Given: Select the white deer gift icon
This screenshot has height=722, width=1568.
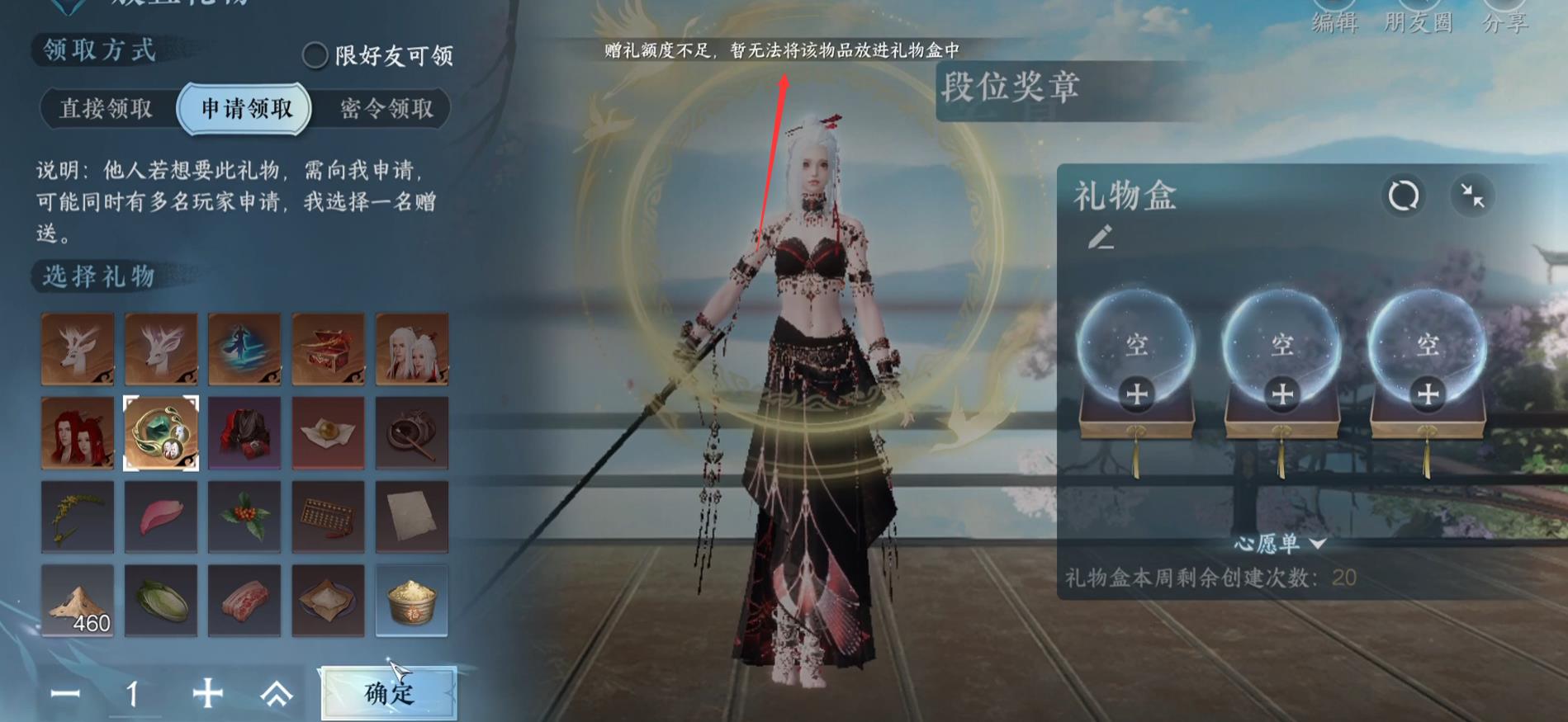Looking at the screenshot, I should tap(78, 349).
